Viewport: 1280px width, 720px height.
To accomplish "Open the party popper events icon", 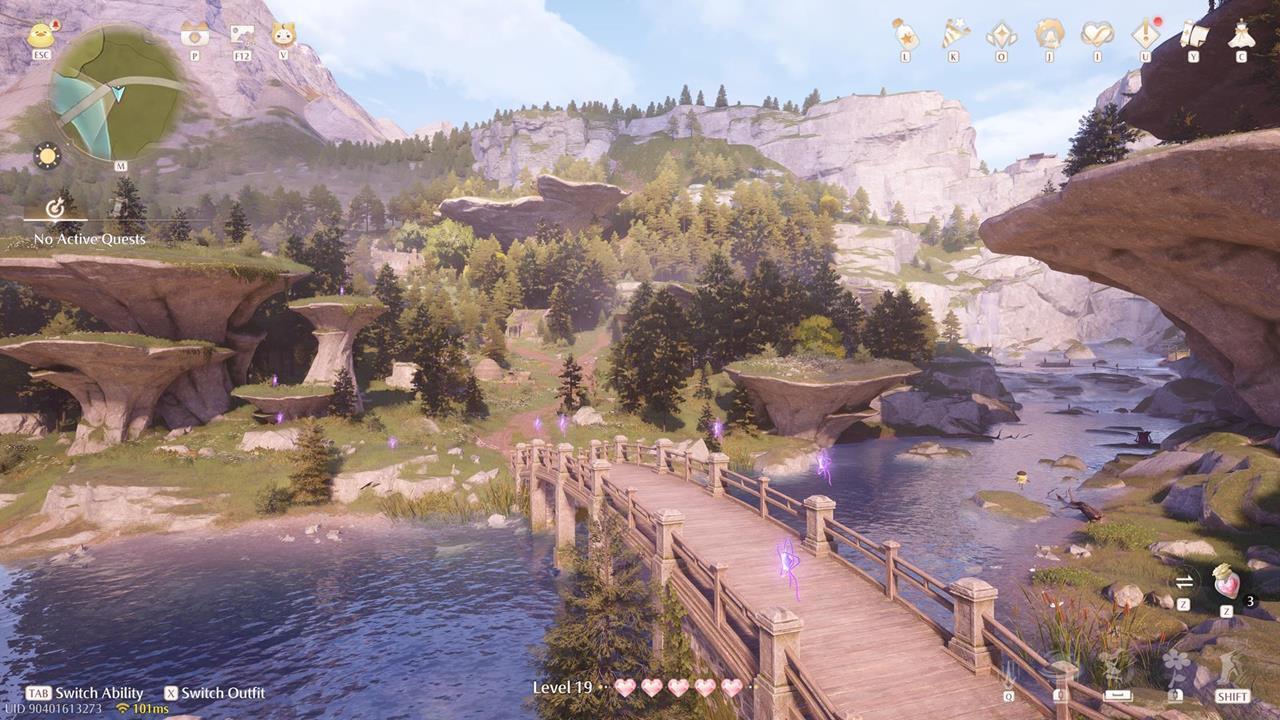I will [x=954, y=35].
